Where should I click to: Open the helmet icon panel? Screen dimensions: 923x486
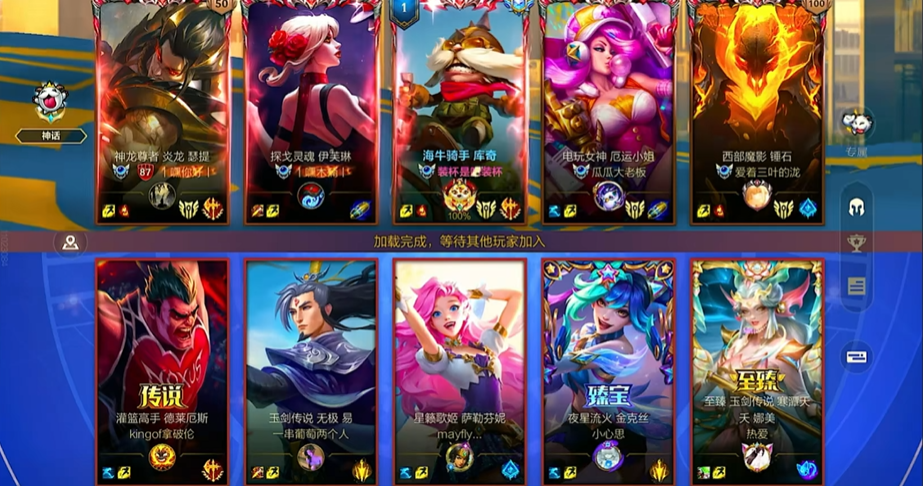coord(857,206)
